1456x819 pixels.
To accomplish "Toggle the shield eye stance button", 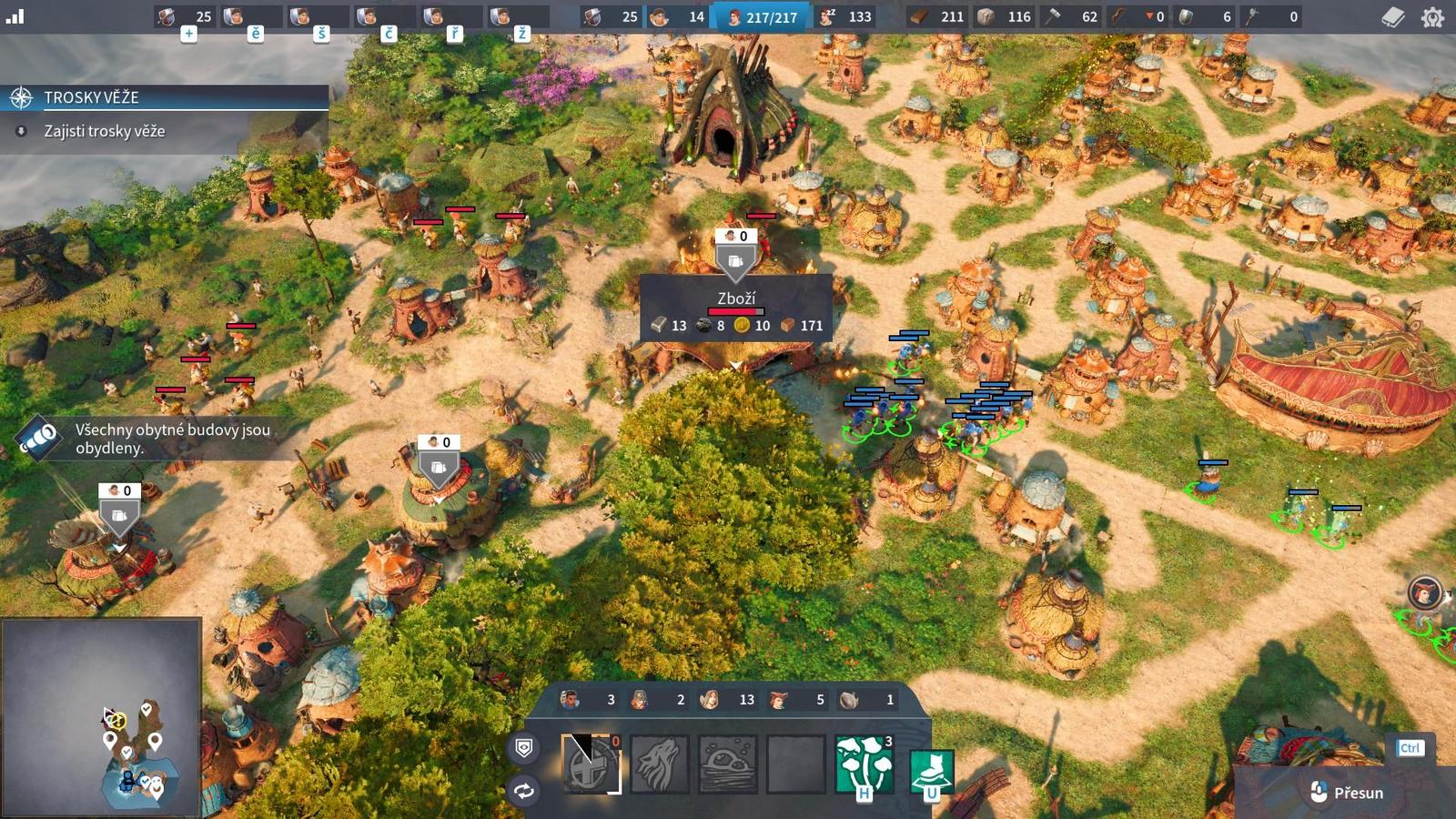I will pos(524,748).
